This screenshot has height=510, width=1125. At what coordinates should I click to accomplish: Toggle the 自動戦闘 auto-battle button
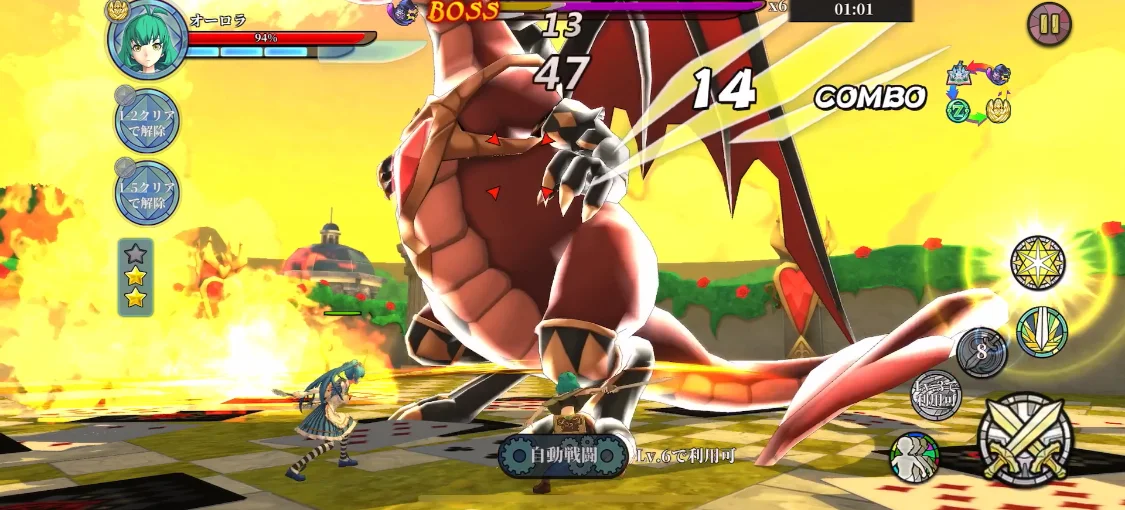click(562, 456)
